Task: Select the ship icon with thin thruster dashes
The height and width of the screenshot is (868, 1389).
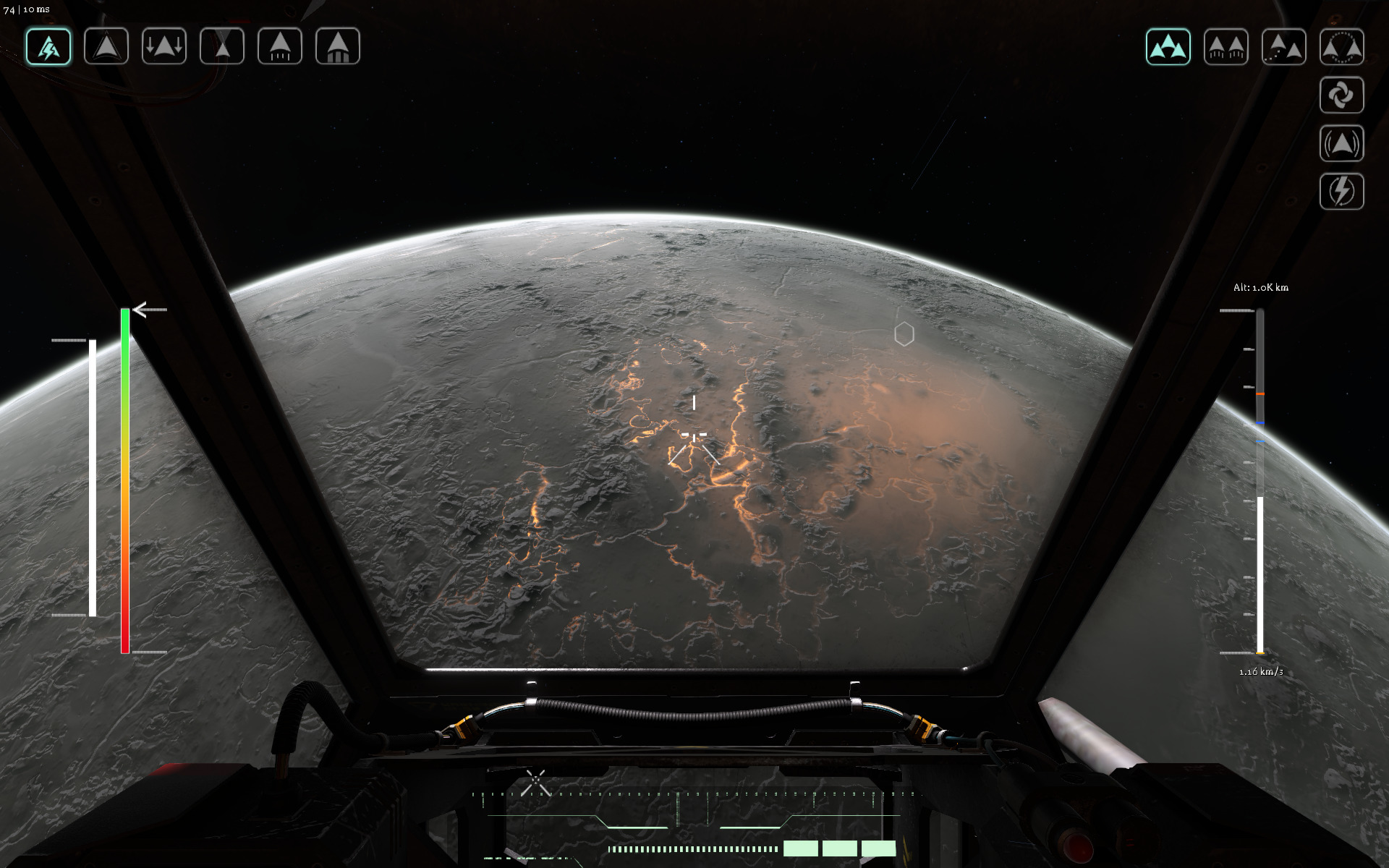Action: [280, 47]
